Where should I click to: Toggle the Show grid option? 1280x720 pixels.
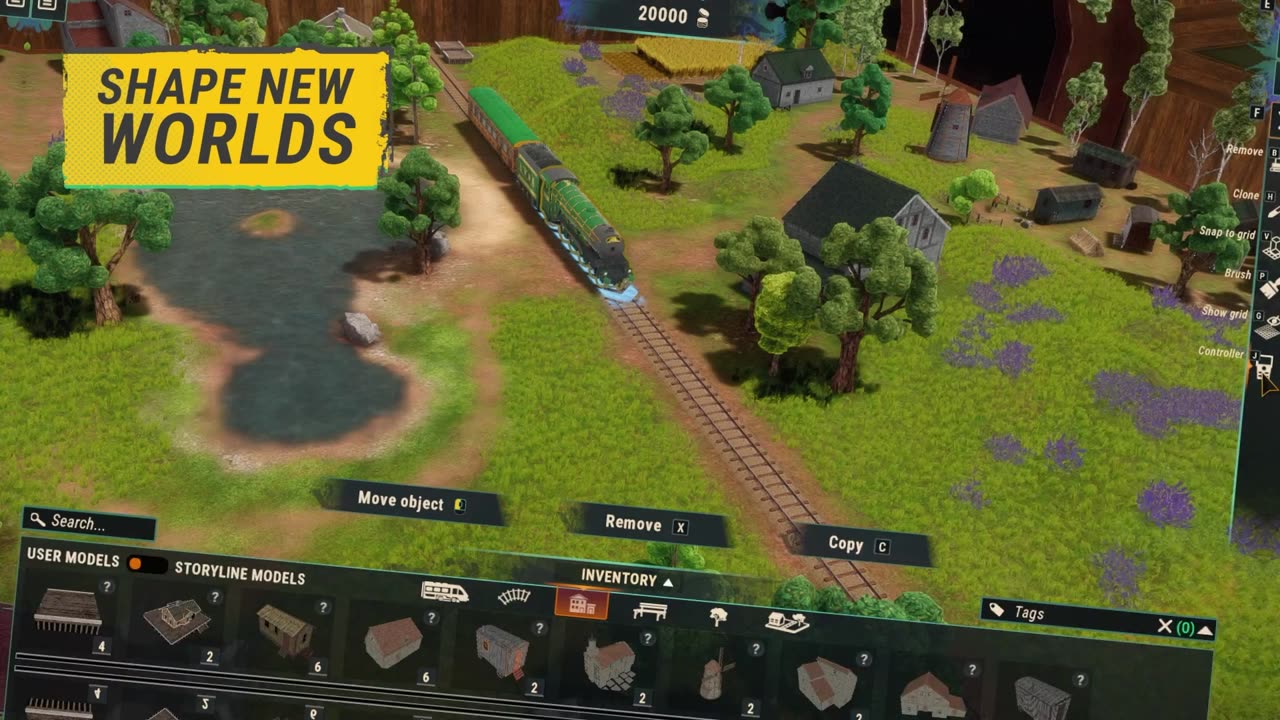[x=1270, y=327]
